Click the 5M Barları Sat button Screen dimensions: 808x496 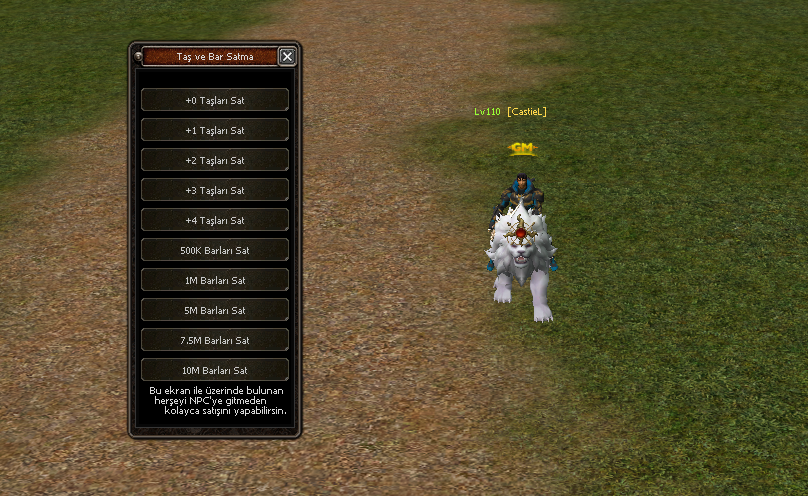215,310
